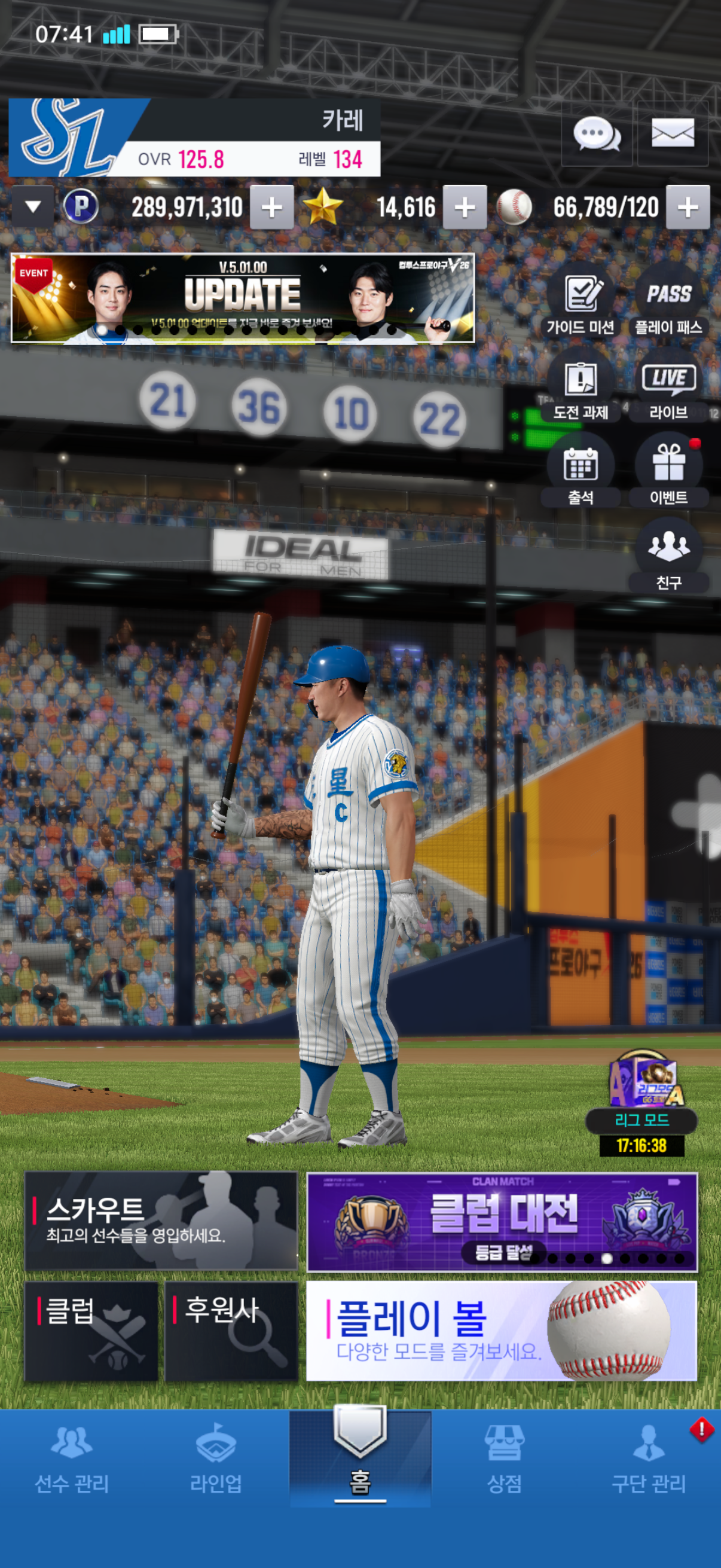Open 도전 과제 challenges
Viewport: 721px width, 1568px height.
click(581, 388)
